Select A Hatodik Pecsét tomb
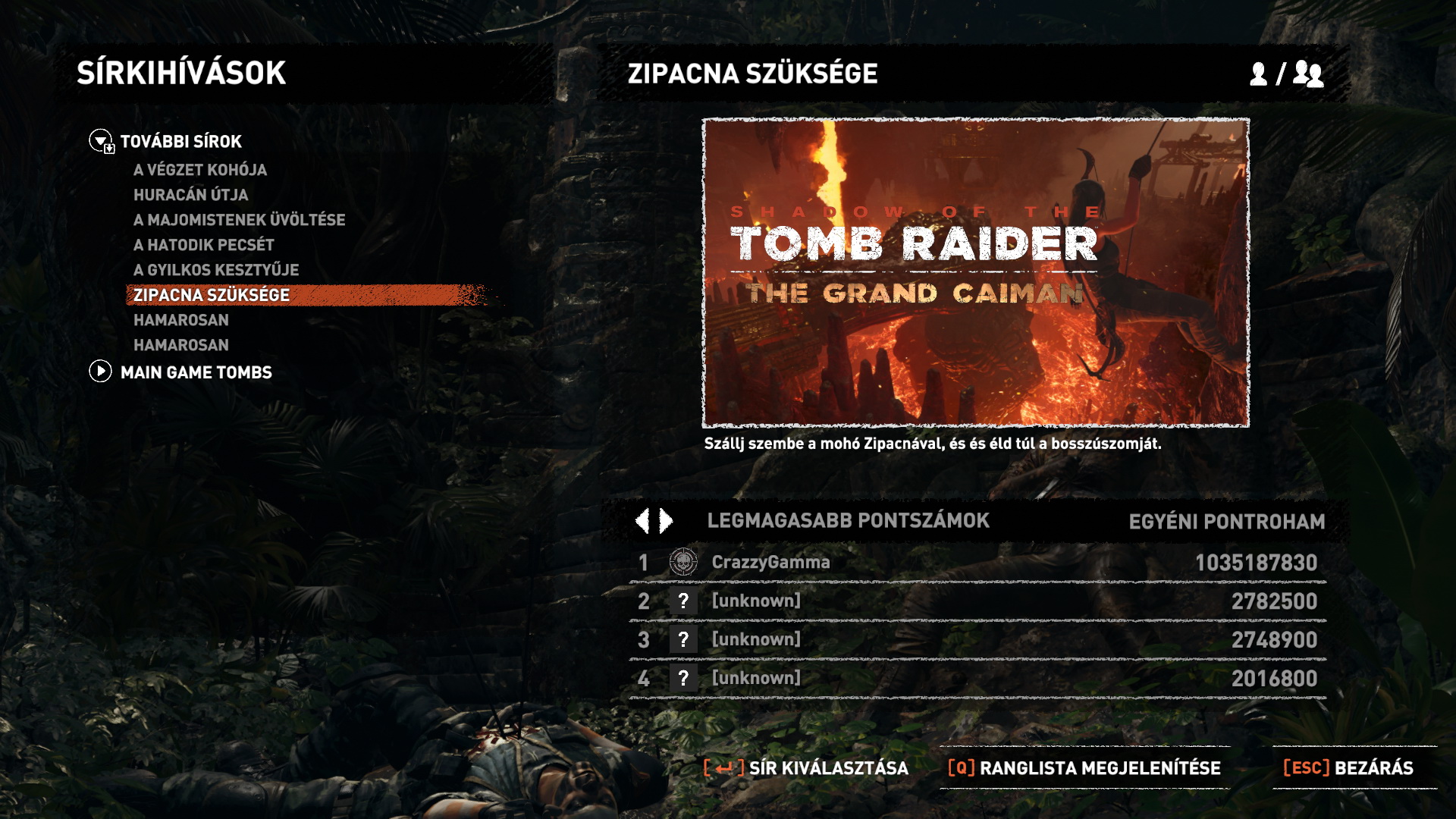 coord(204,245)
